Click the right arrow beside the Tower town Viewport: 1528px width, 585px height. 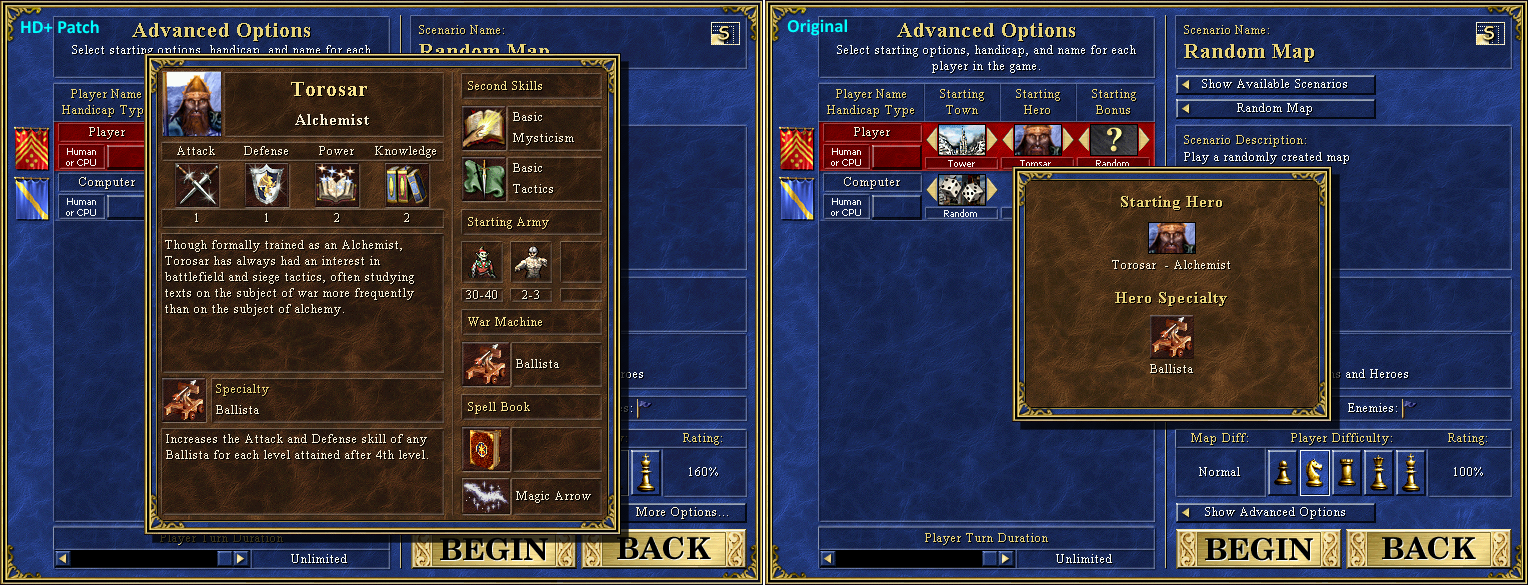tap(992, 139)
